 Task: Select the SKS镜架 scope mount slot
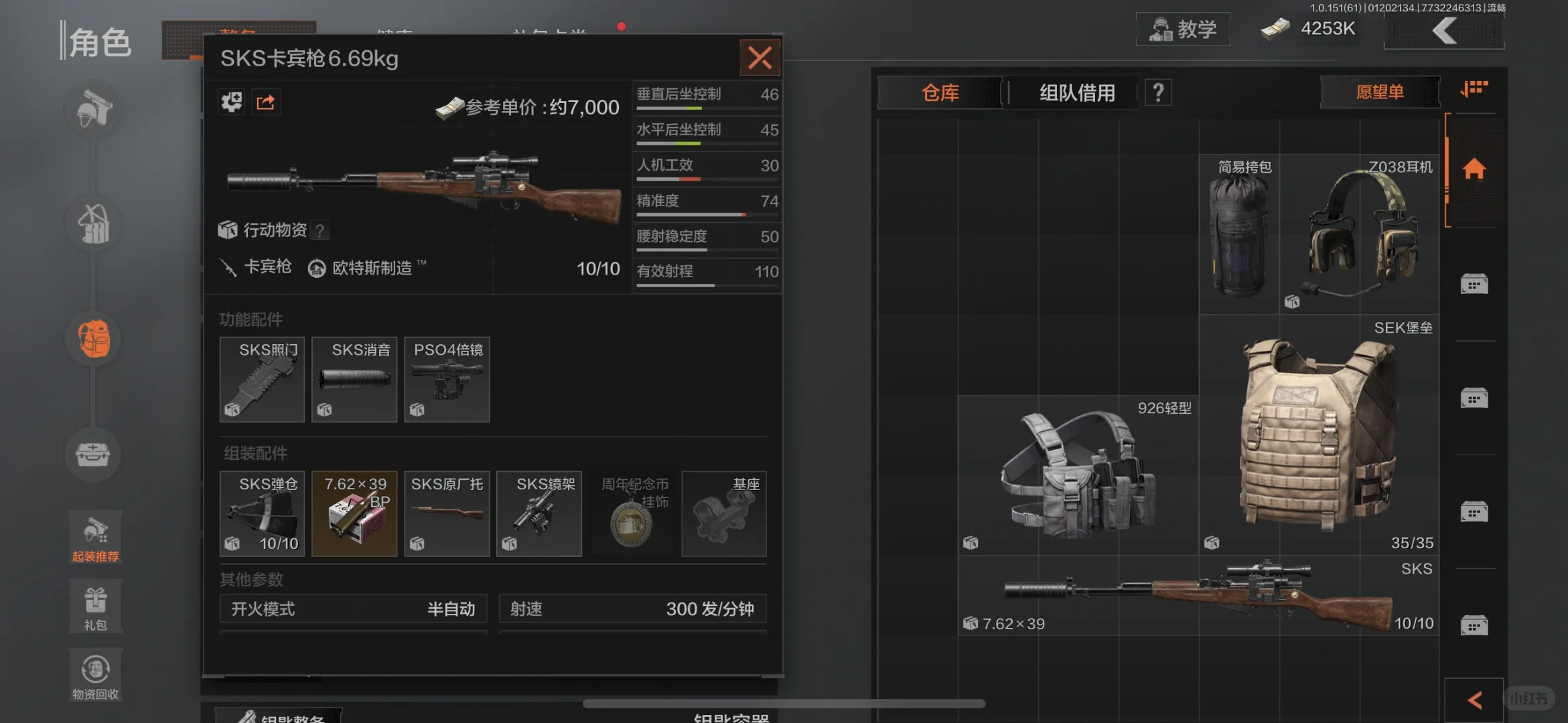(539, 513)
